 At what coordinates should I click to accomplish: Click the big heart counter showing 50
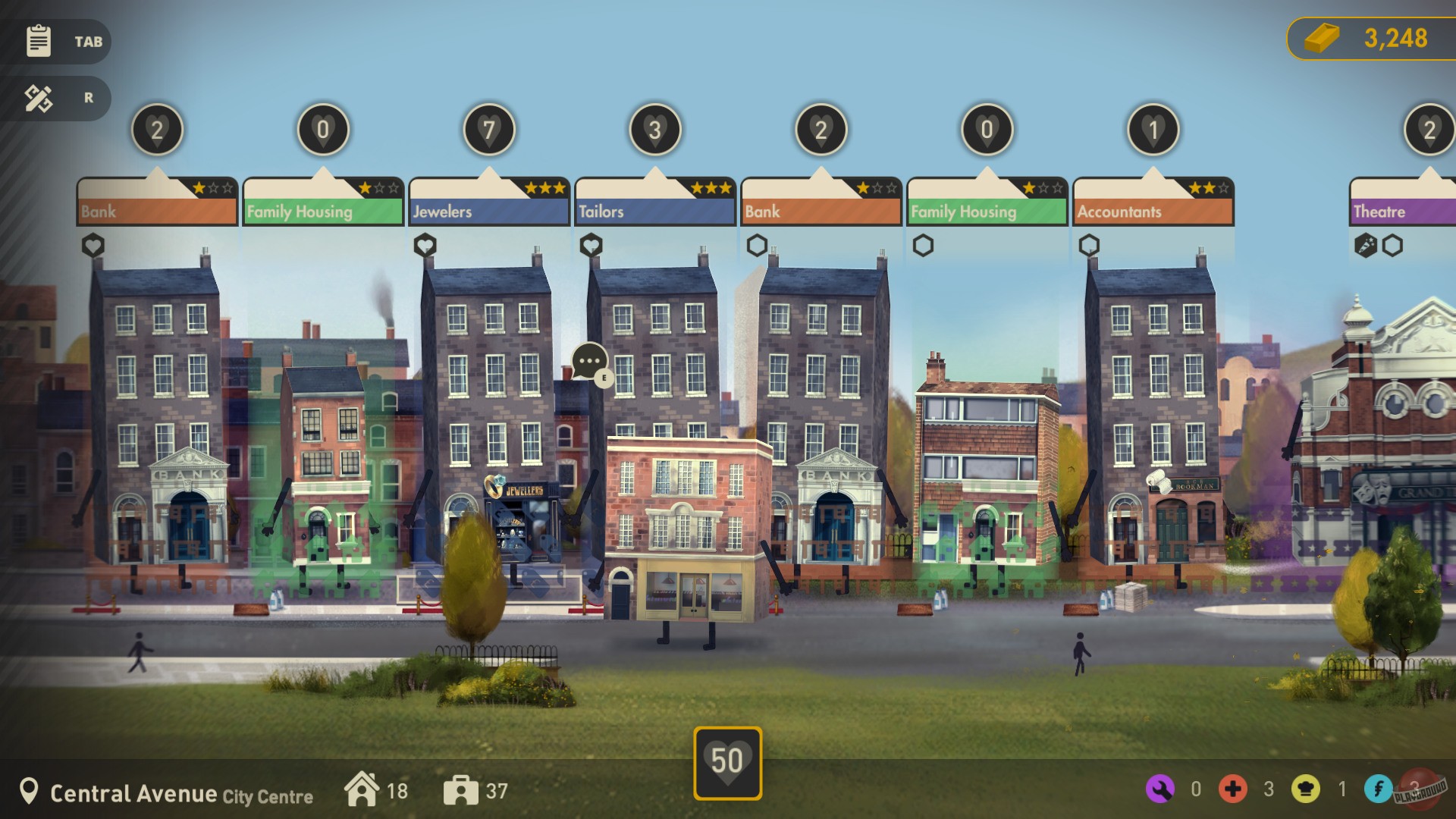coord(728,756)
